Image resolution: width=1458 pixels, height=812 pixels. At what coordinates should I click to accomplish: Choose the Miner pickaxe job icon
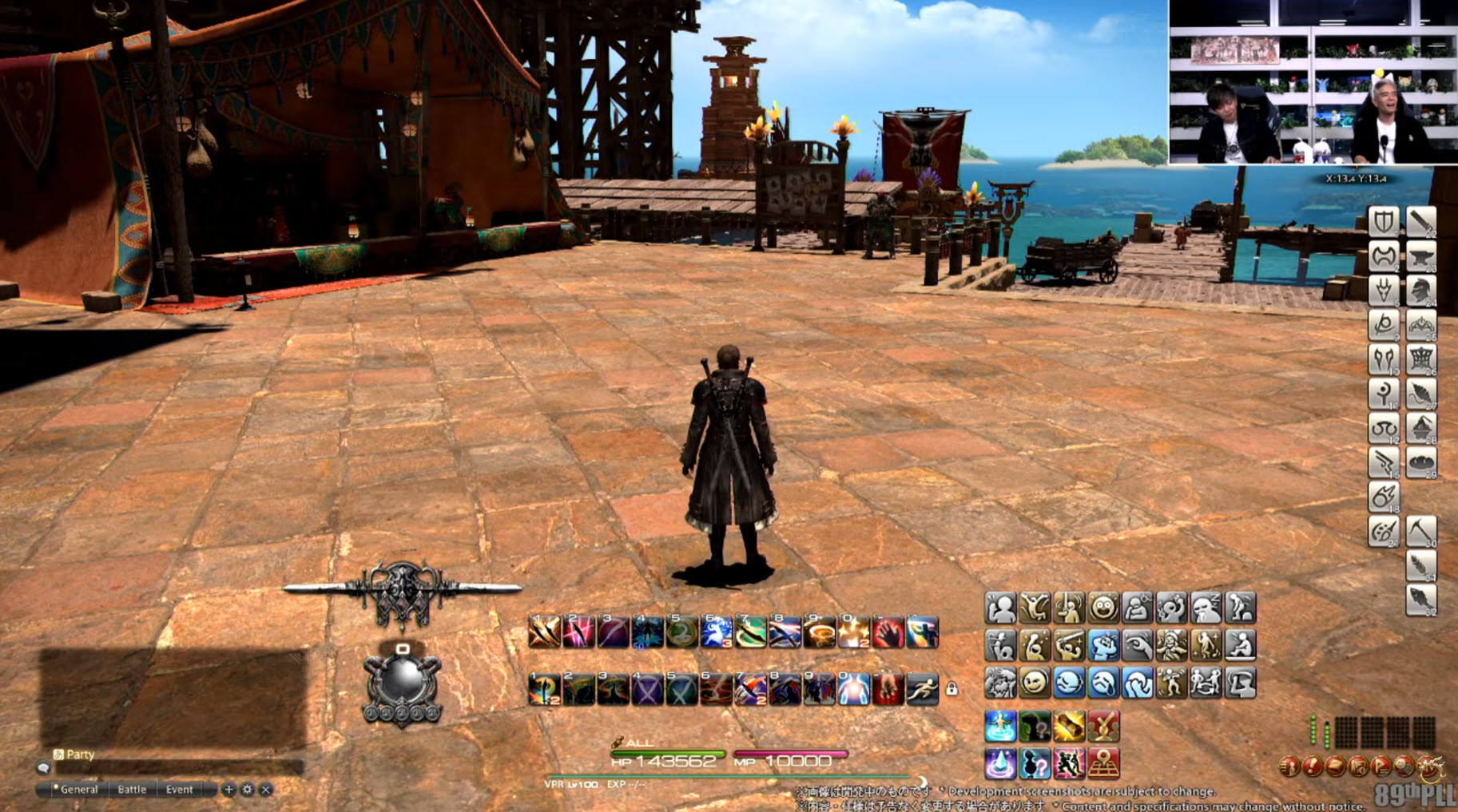pyautogui.click(x=1421, y=531)
